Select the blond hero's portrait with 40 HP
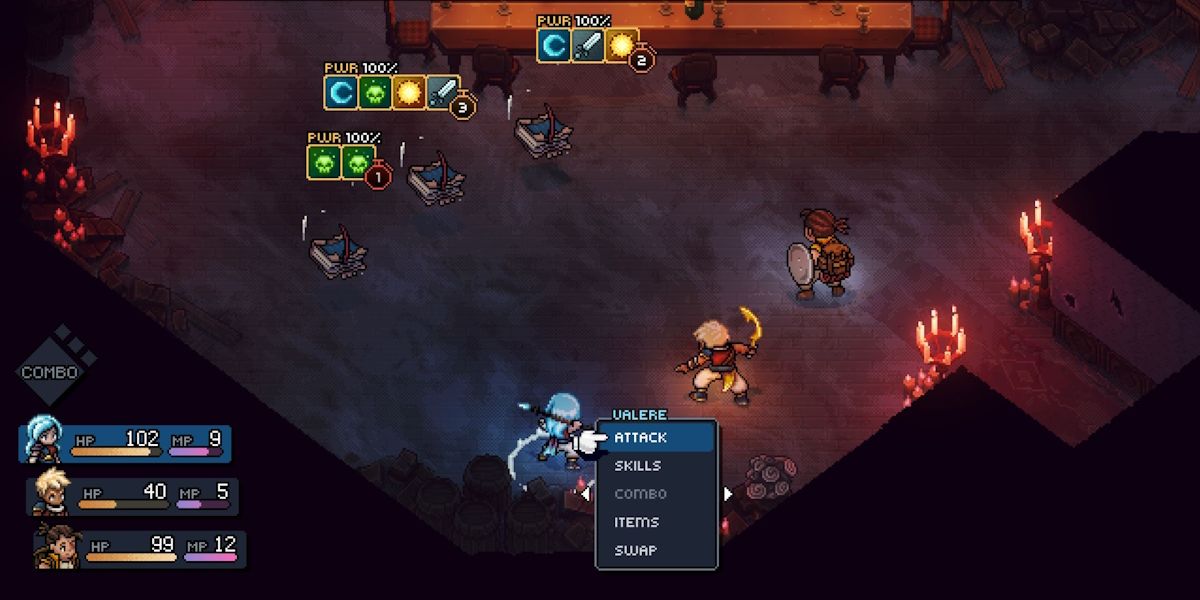Screen dimensions: 1200x600 [x=52, y=493]
